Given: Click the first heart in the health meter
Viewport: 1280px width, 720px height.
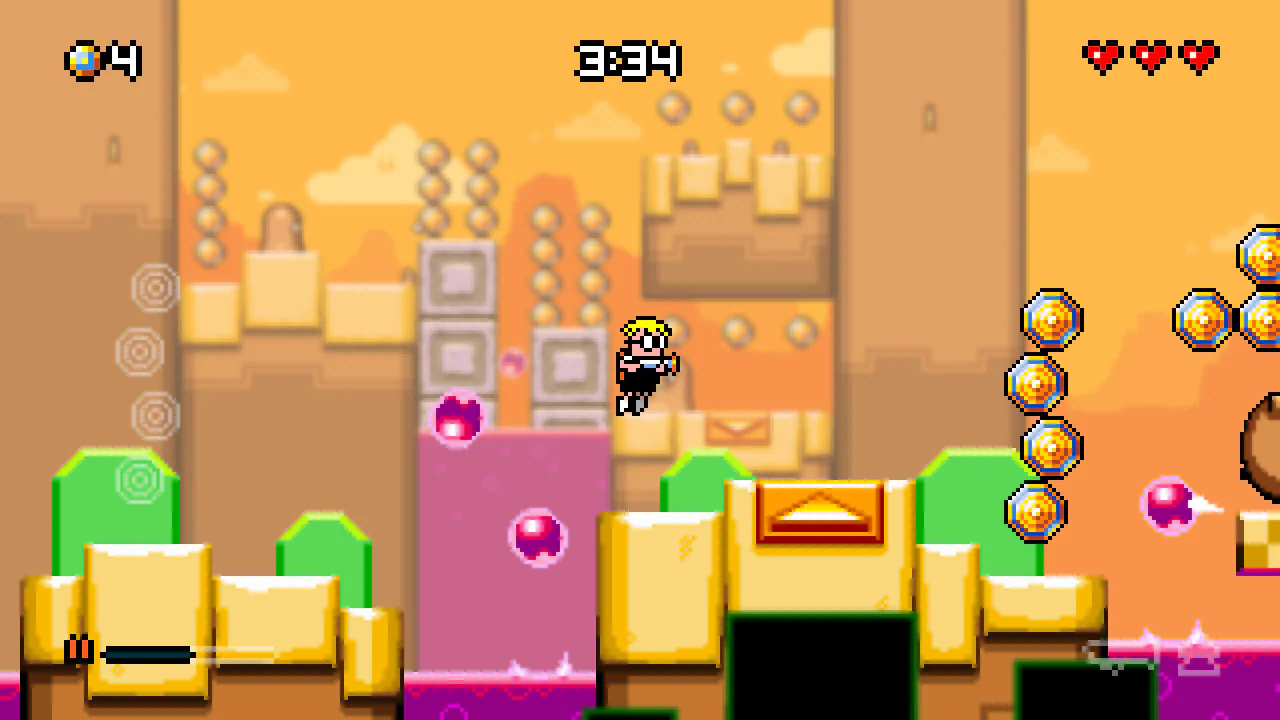Looking at the screenshot, I should (x=1103, y=57).
